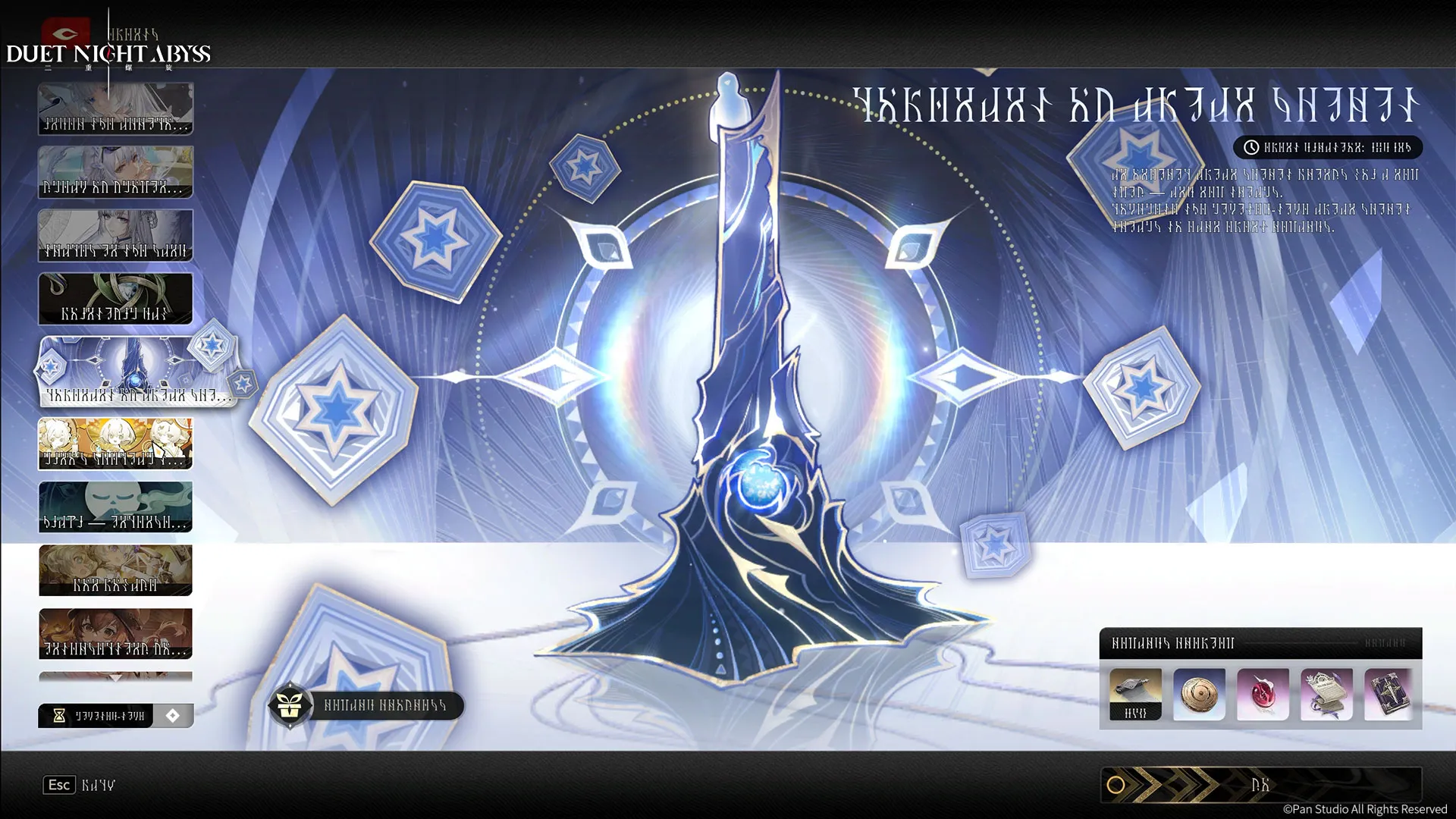
Task: Open the topmost white-haired character event banner
Action: [115, 108]
